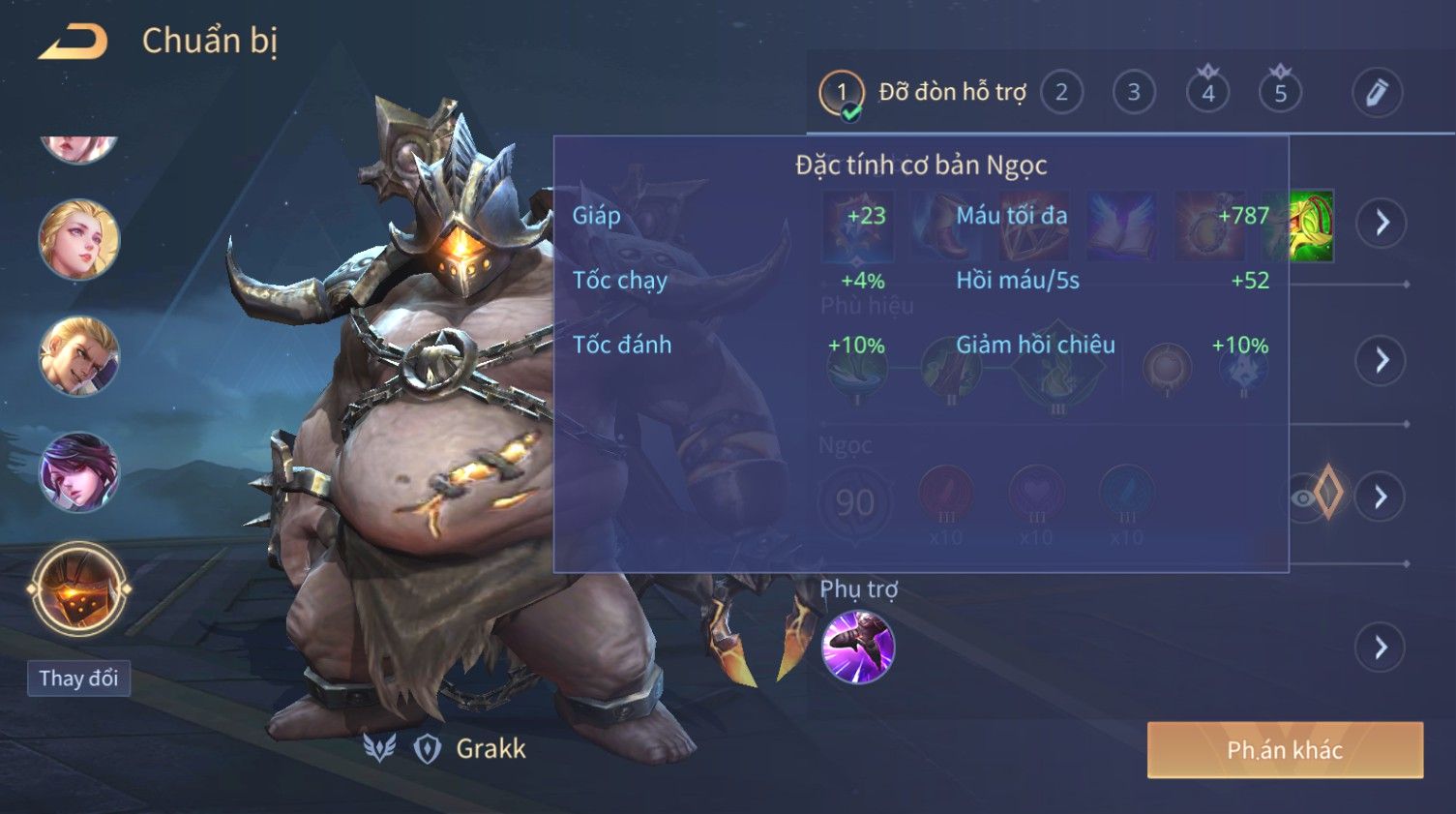Expand the Phụ trợ row arrow
Screen dimensions: 1456x814
coord(1381,647)
